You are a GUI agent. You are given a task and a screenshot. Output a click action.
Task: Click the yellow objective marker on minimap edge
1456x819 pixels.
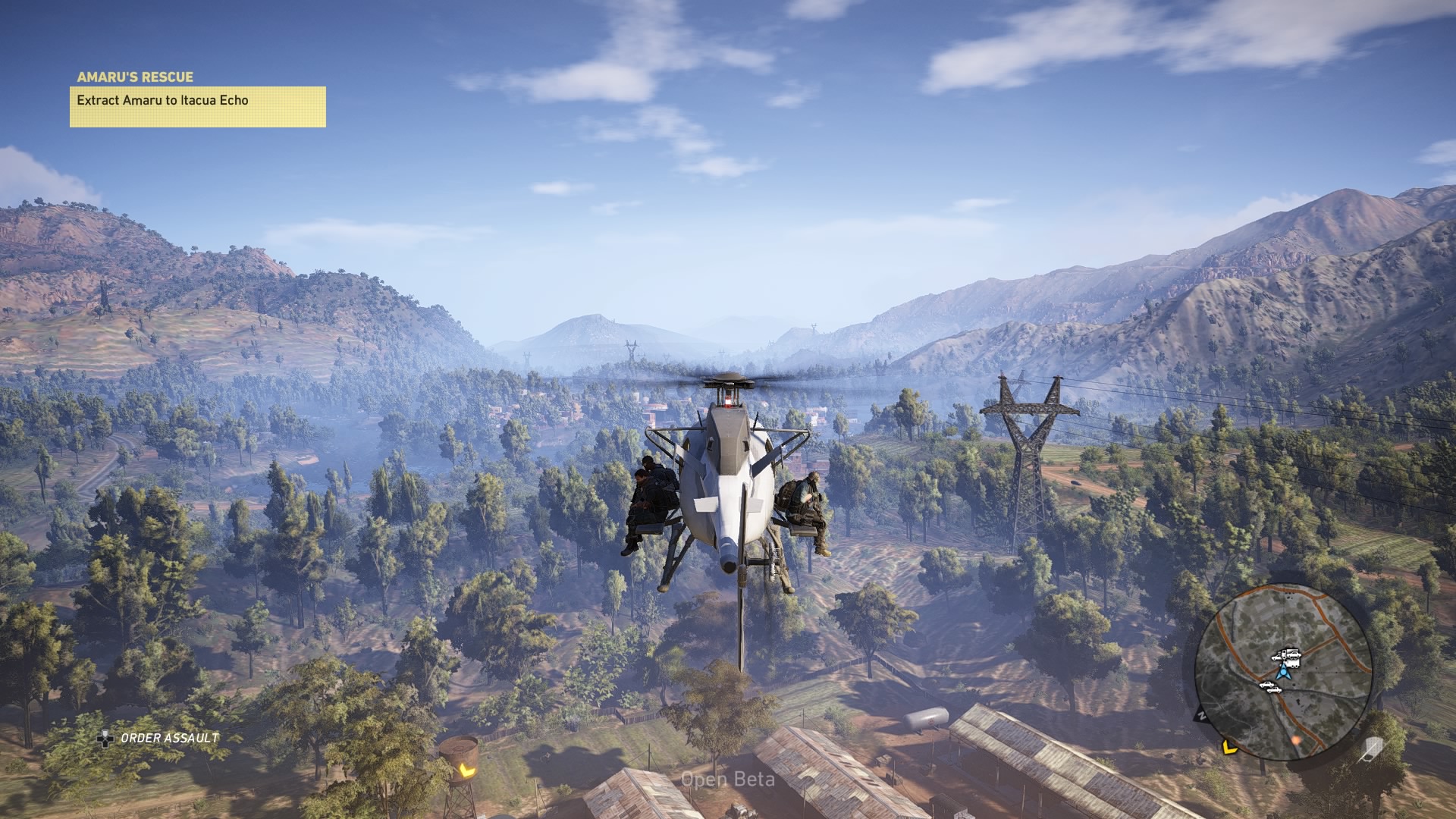click(x=1229, y=748)
